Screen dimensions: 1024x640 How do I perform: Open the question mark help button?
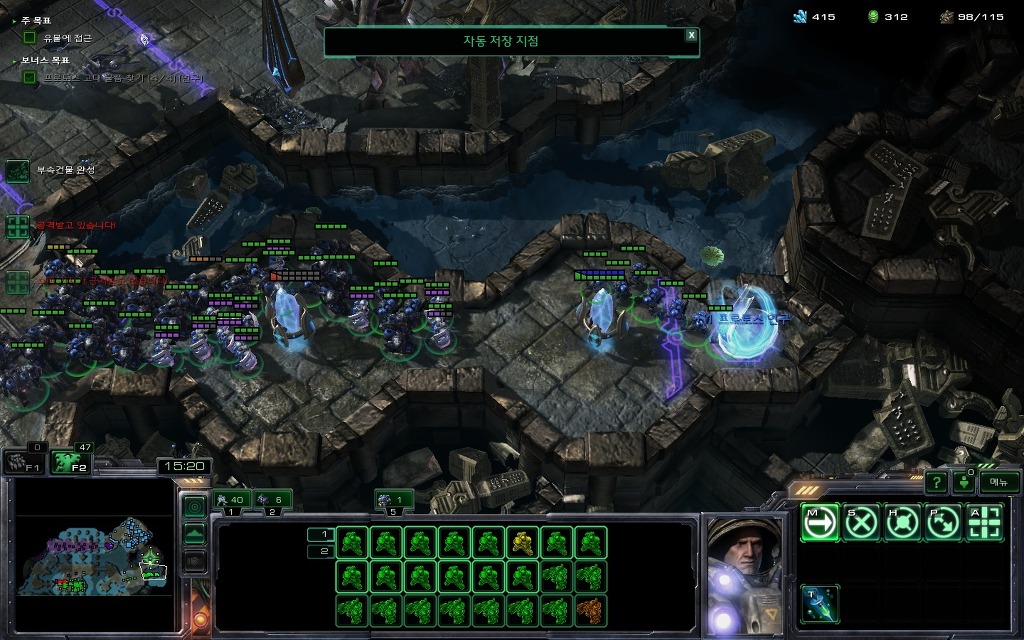click(x=936, y=483)
